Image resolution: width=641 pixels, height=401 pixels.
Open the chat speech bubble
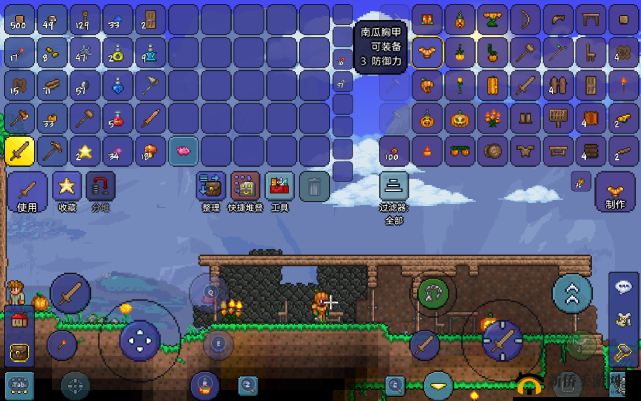coord(622,287)
